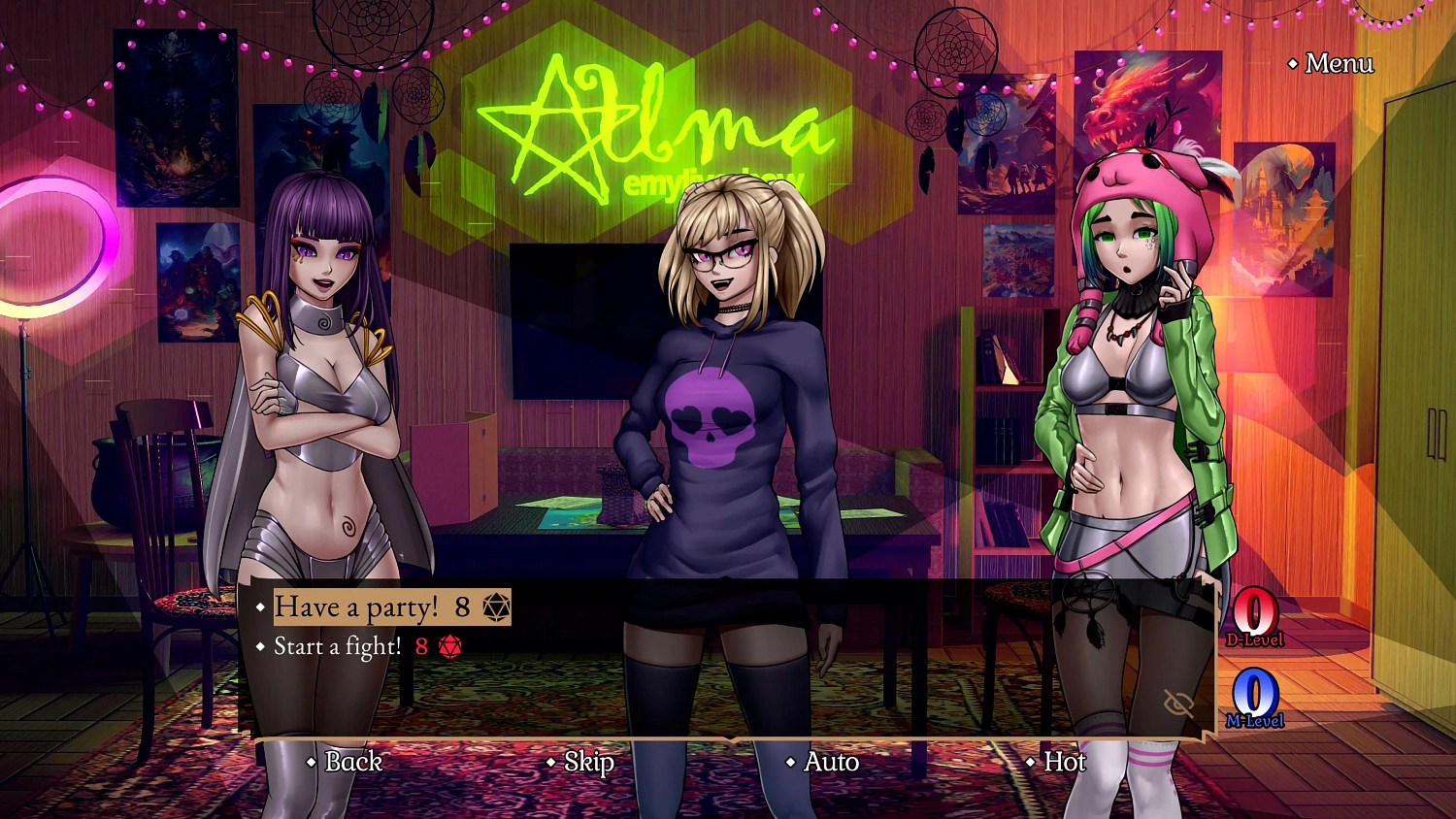
Task: Click the Hot button
Action: click(1064, 762)
